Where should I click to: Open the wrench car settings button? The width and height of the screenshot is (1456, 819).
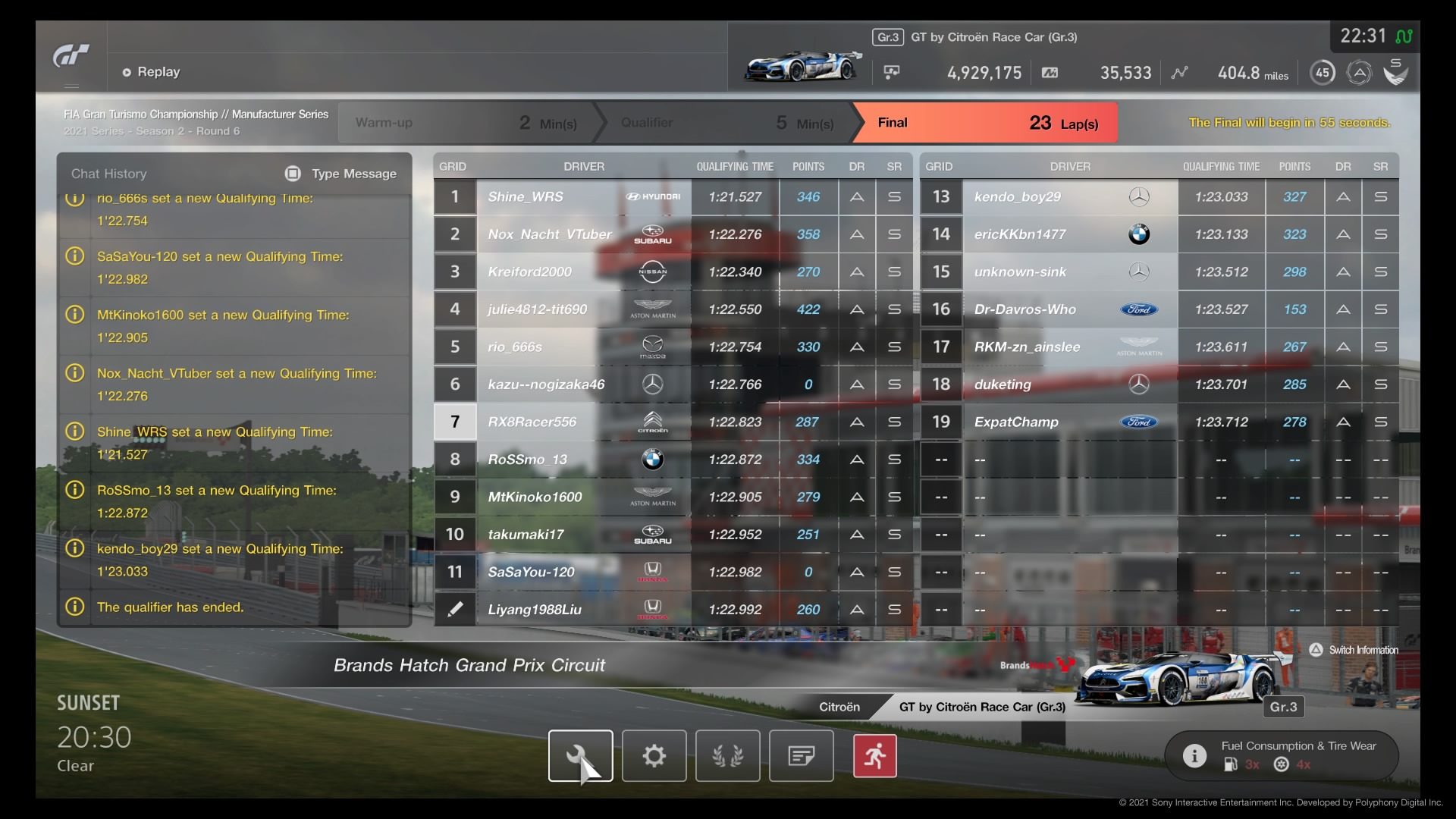tap(580, 755)
